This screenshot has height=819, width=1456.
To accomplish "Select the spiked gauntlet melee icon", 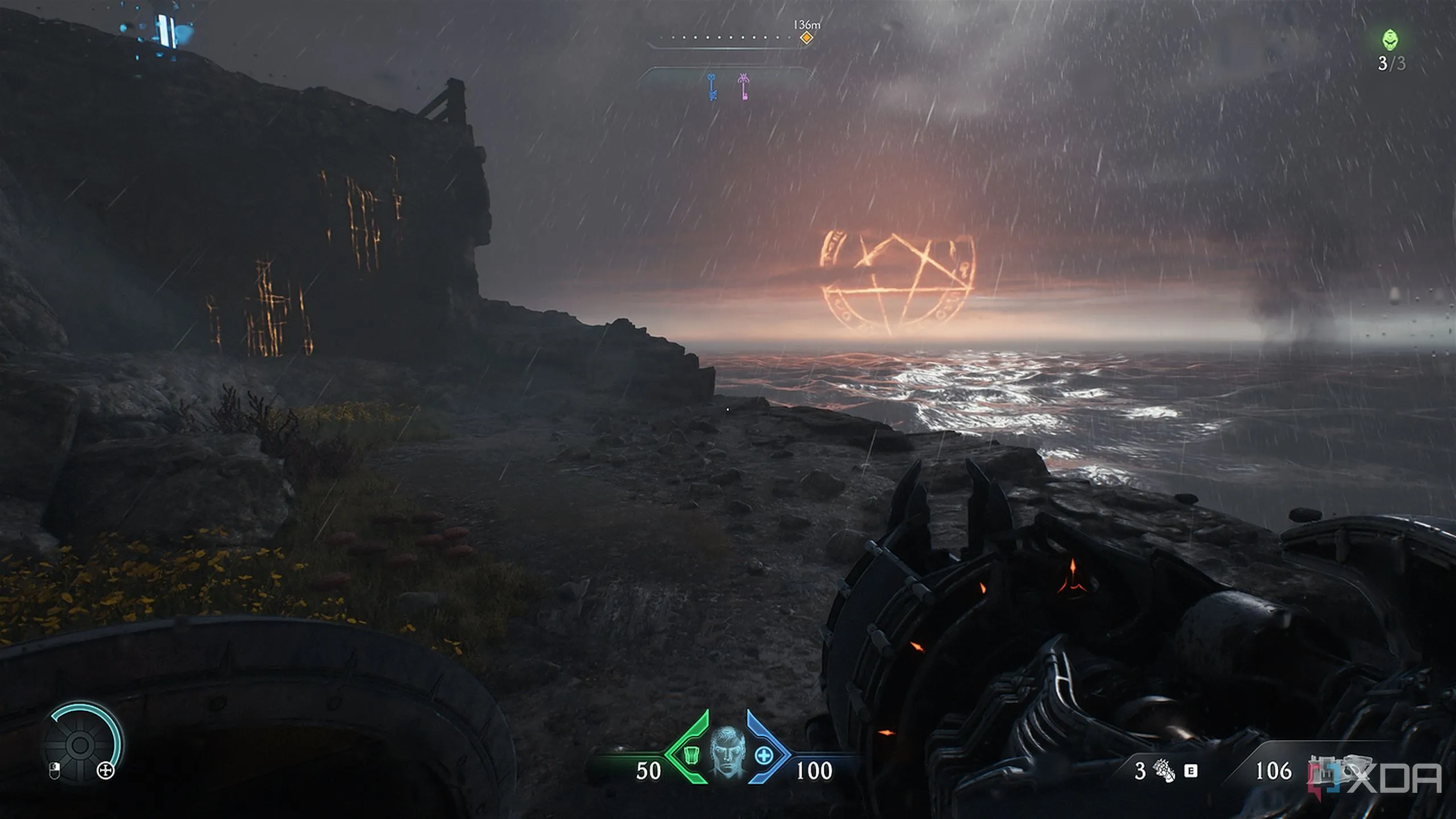I will coord(1164,771).
